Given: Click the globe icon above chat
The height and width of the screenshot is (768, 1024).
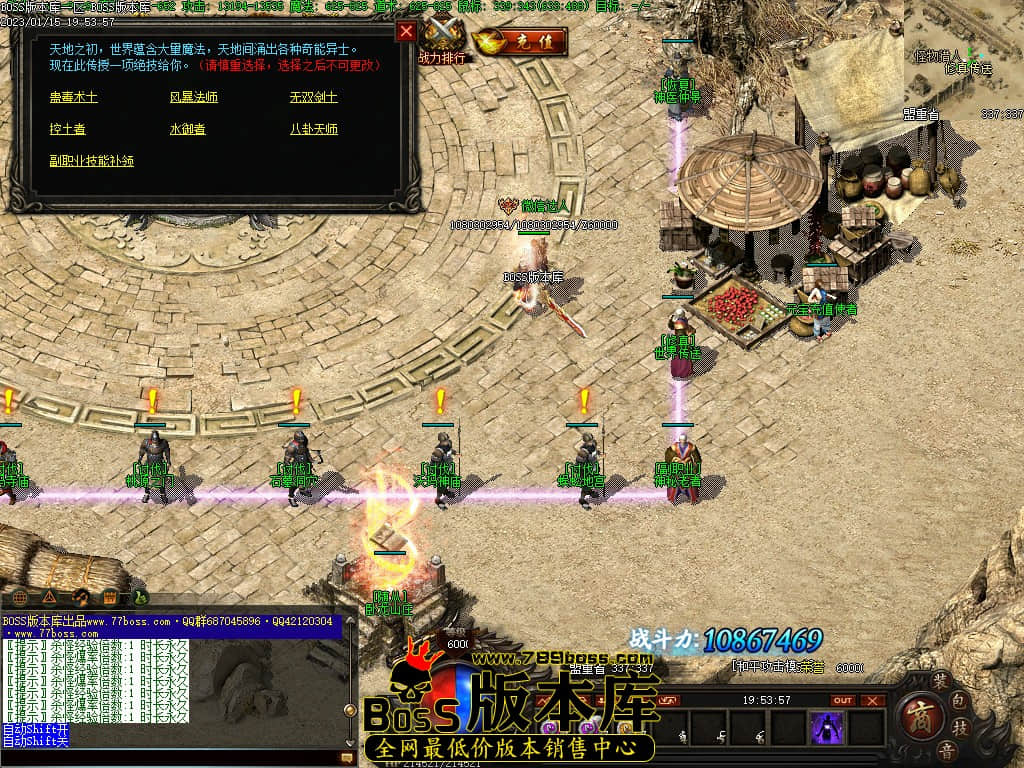Looking at the screenshot, I should point(20,598).
